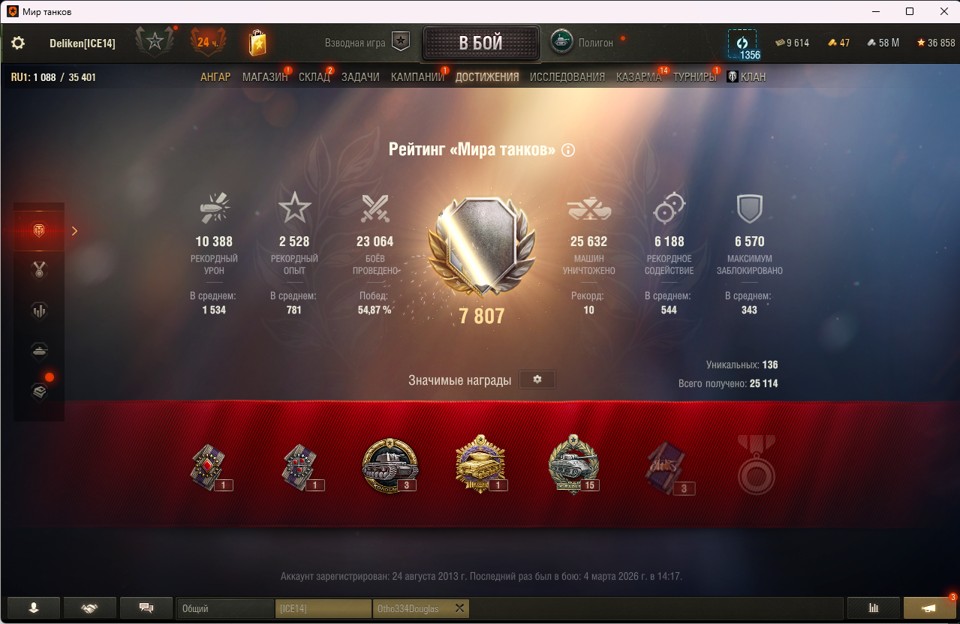Select the medal awards side tab
This screenshot has height=624, width=960.
point(40,269)
